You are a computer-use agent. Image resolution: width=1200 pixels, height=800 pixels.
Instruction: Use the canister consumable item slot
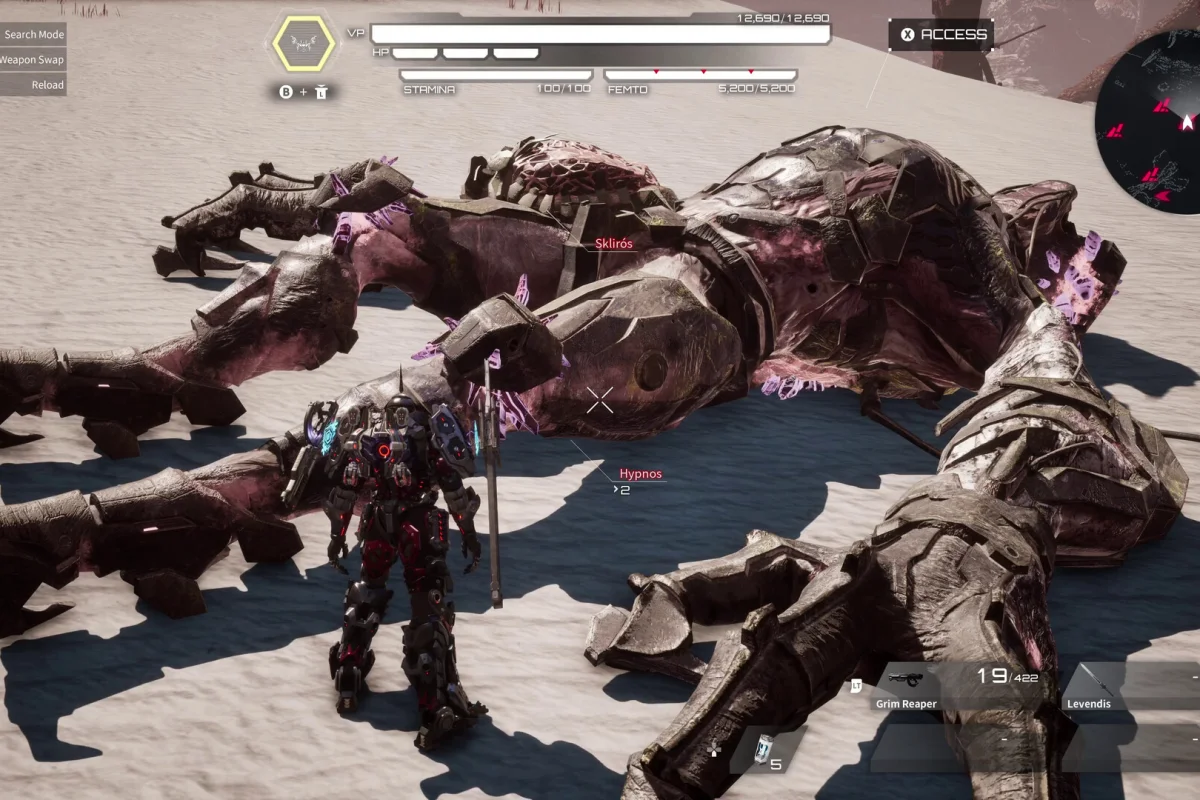767,750
